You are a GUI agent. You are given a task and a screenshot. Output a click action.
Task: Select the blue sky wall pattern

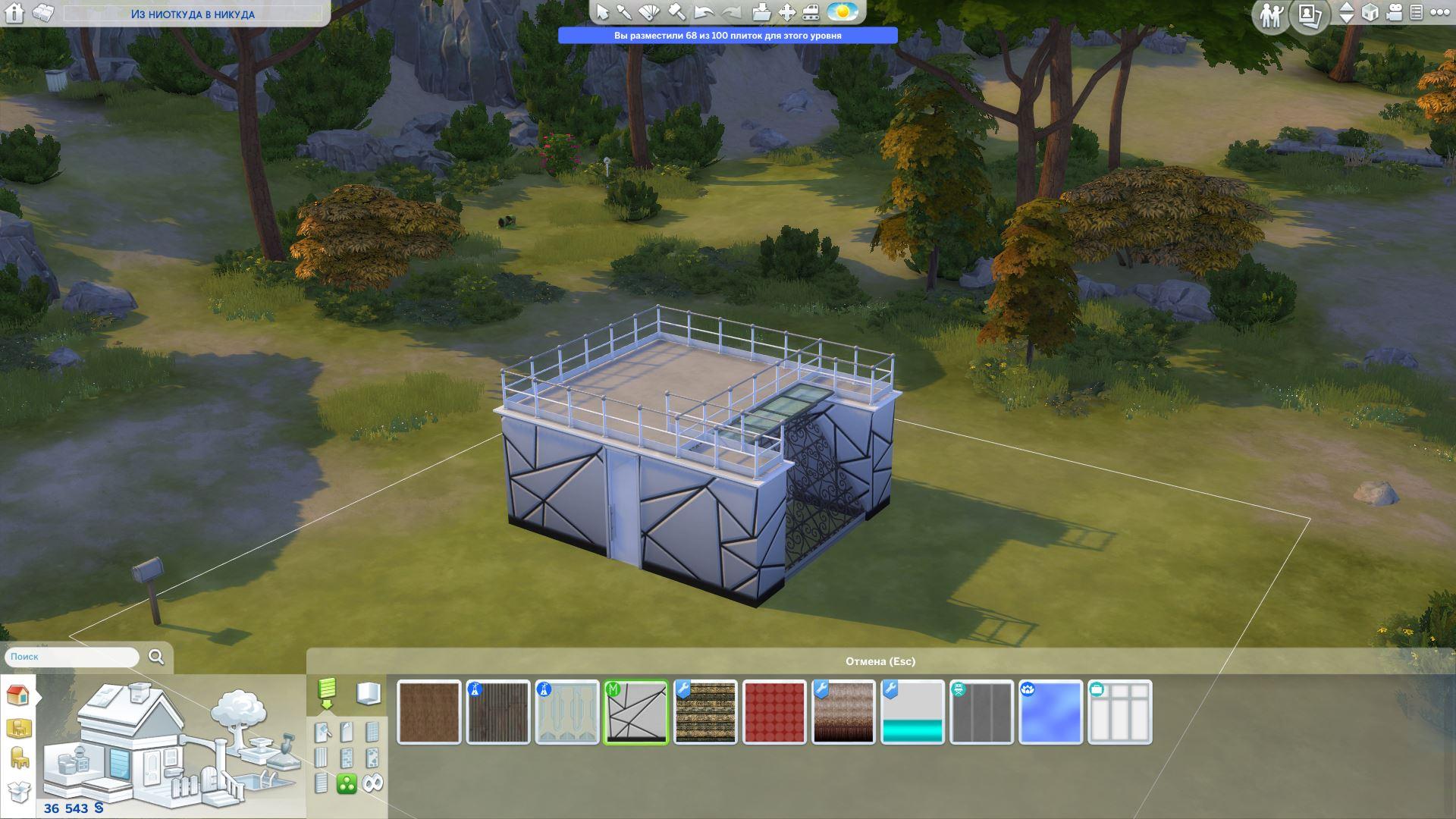pos(1050,713)
